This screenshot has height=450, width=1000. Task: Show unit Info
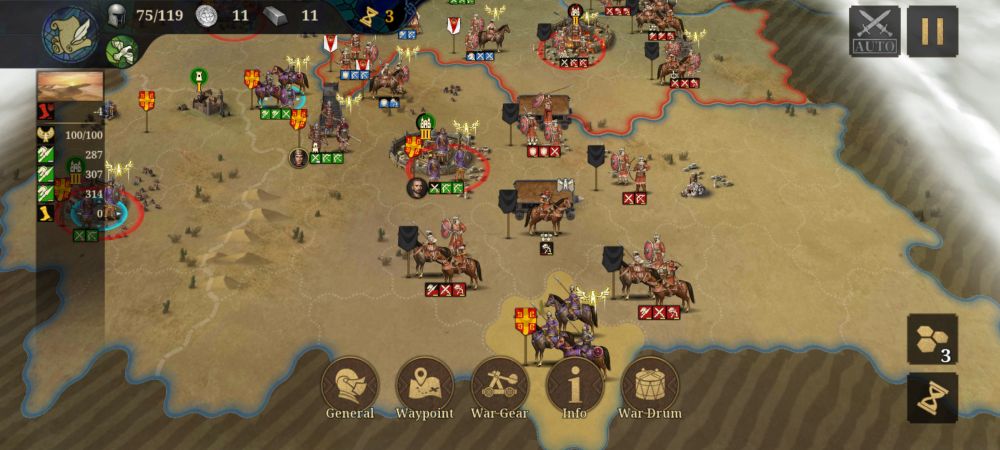pos(575,385)
